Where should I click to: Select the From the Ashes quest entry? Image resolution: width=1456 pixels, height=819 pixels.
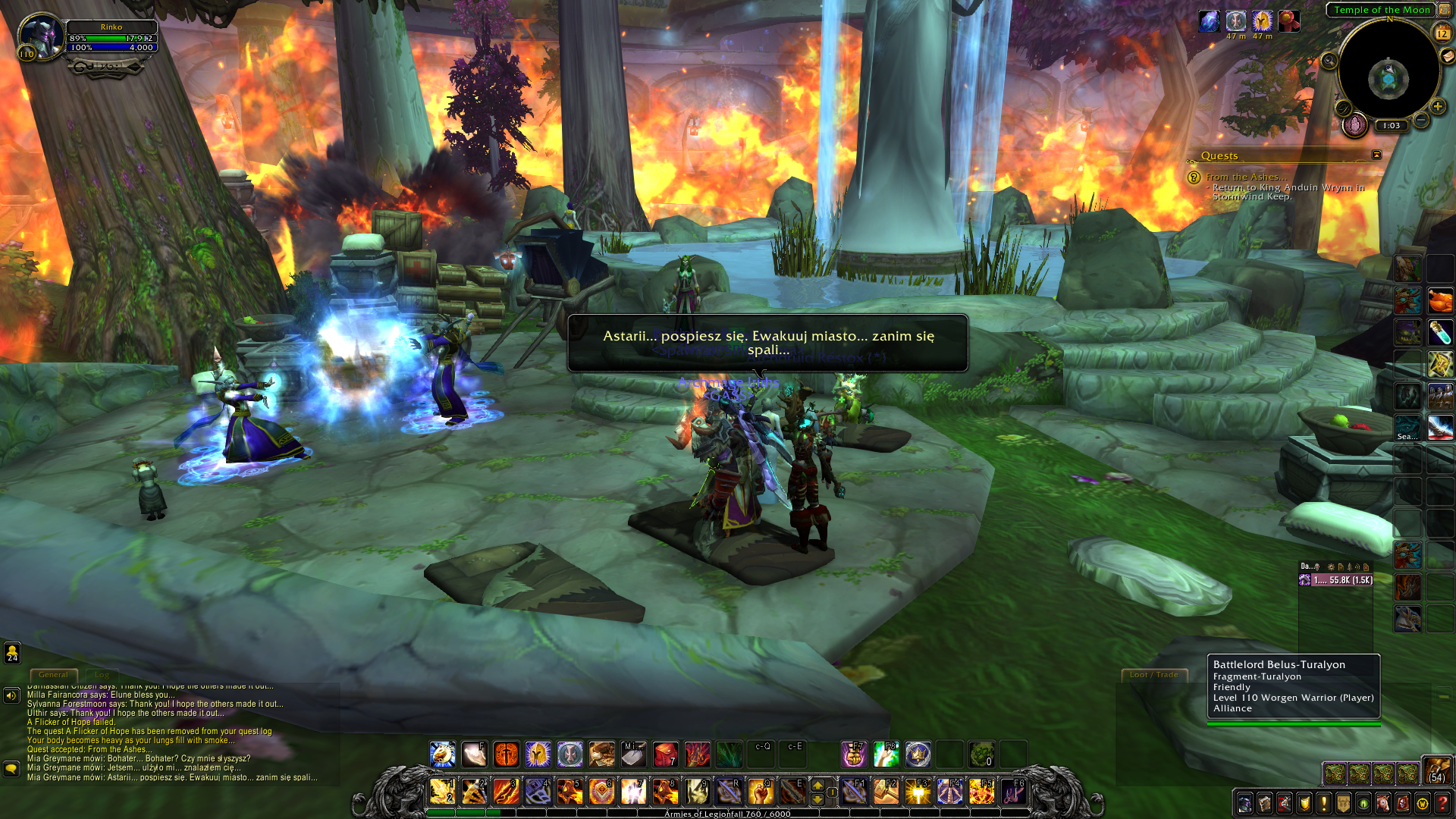1246,177
